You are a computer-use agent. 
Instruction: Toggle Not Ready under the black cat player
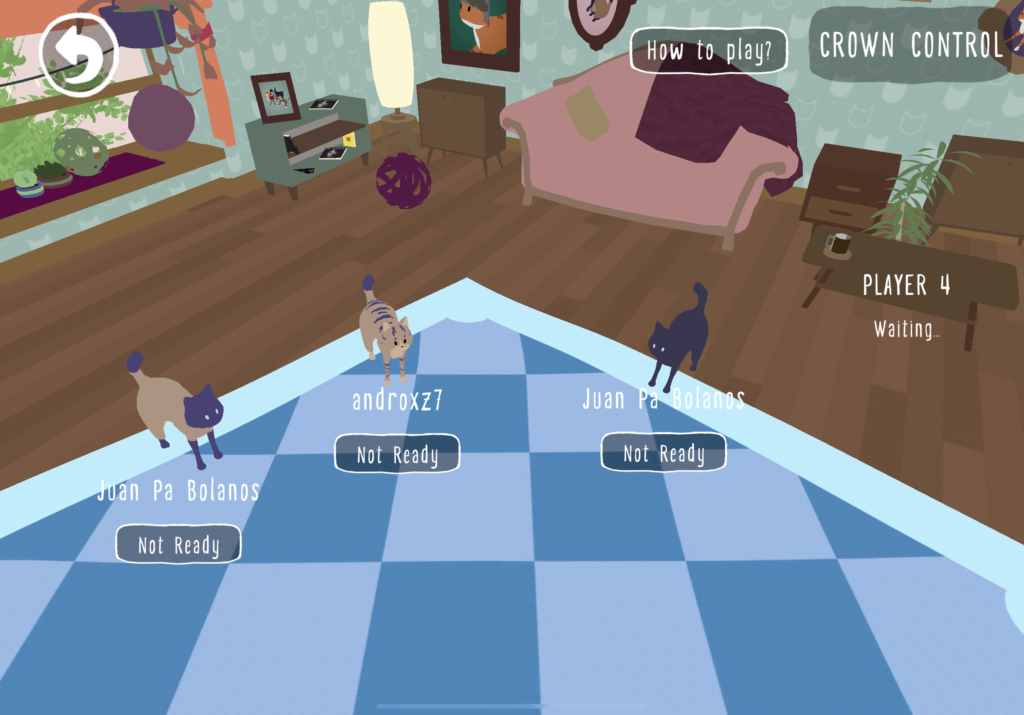click(x=663, y=453)
